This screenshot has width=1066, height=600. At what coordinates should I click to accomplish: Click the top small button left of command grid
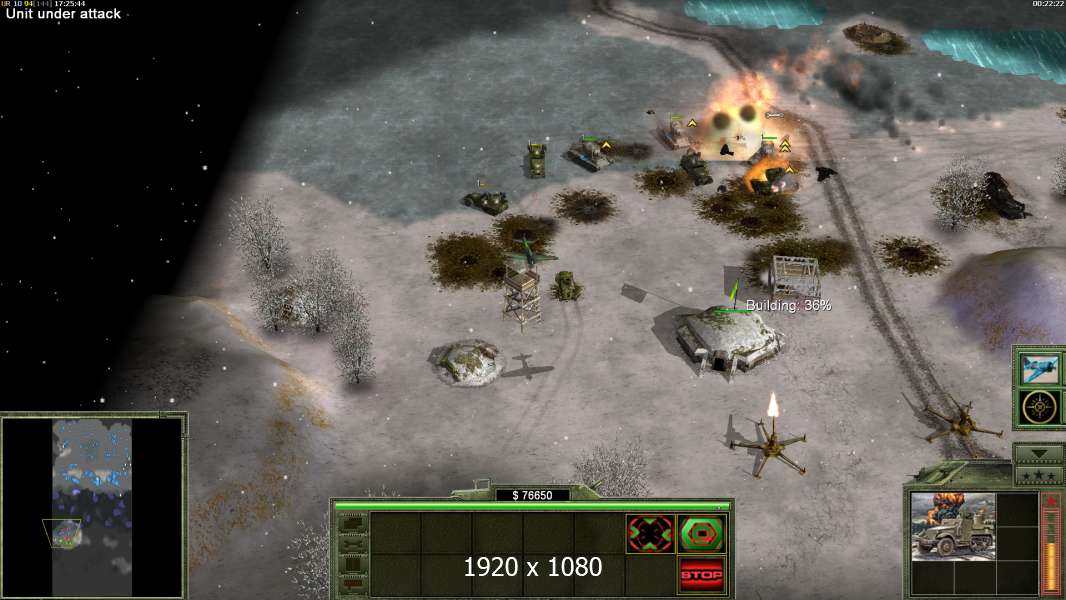pyautogui.click(x=351, y=522)
